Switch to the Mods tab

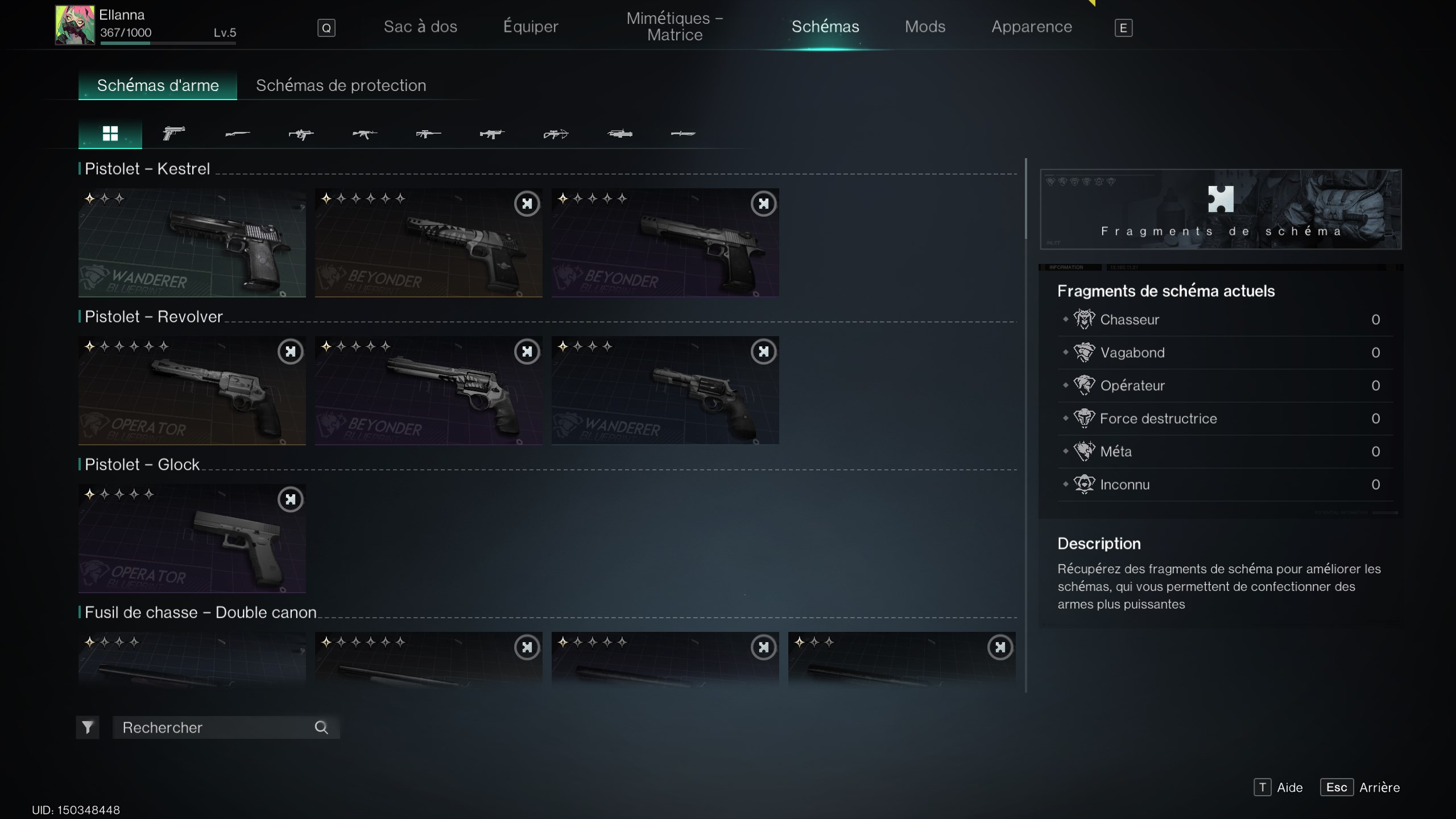coord(925,27)
